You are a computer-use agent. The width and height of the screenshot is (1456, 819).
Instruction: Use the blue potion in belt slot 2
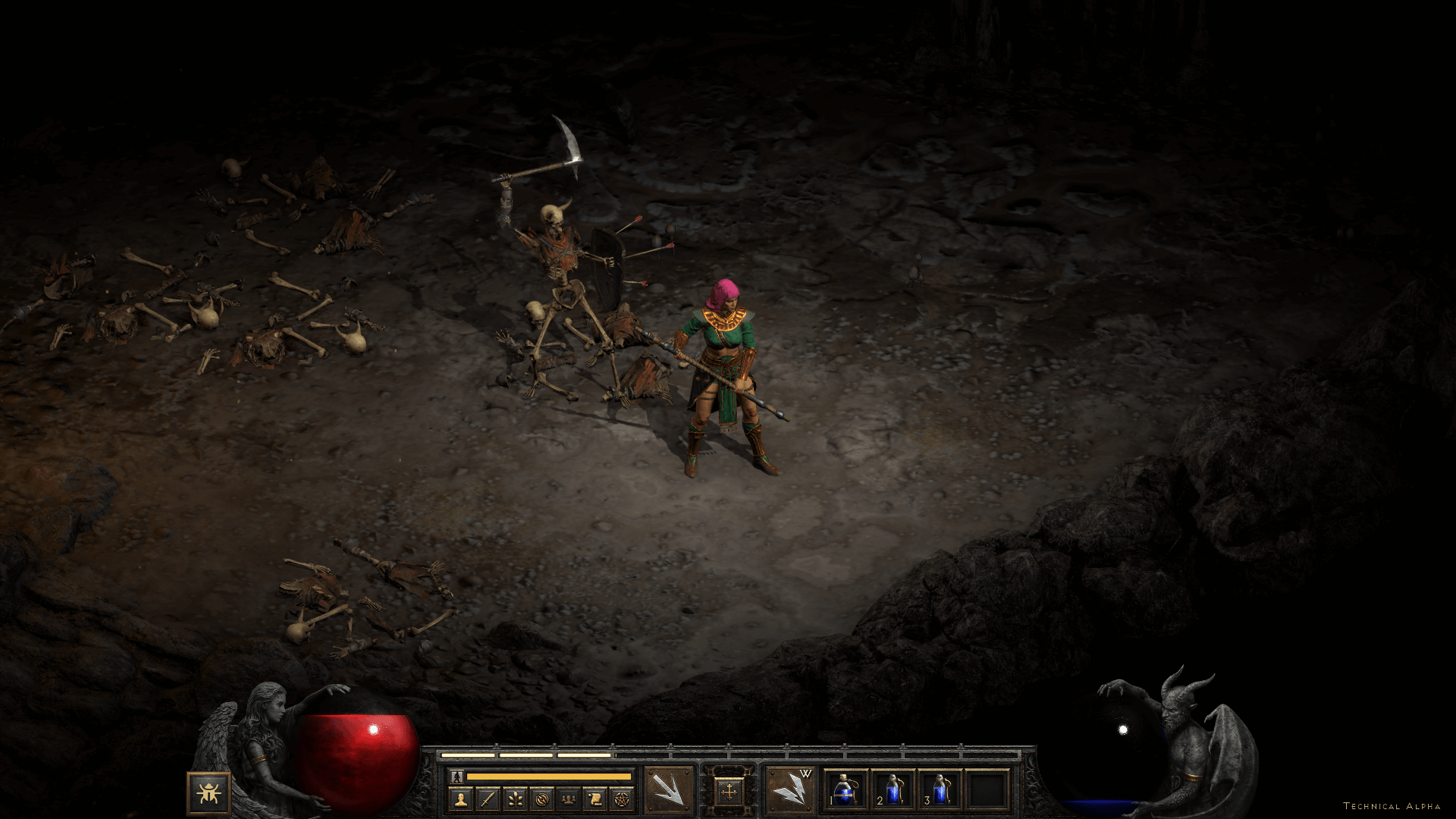pos(893,791)
